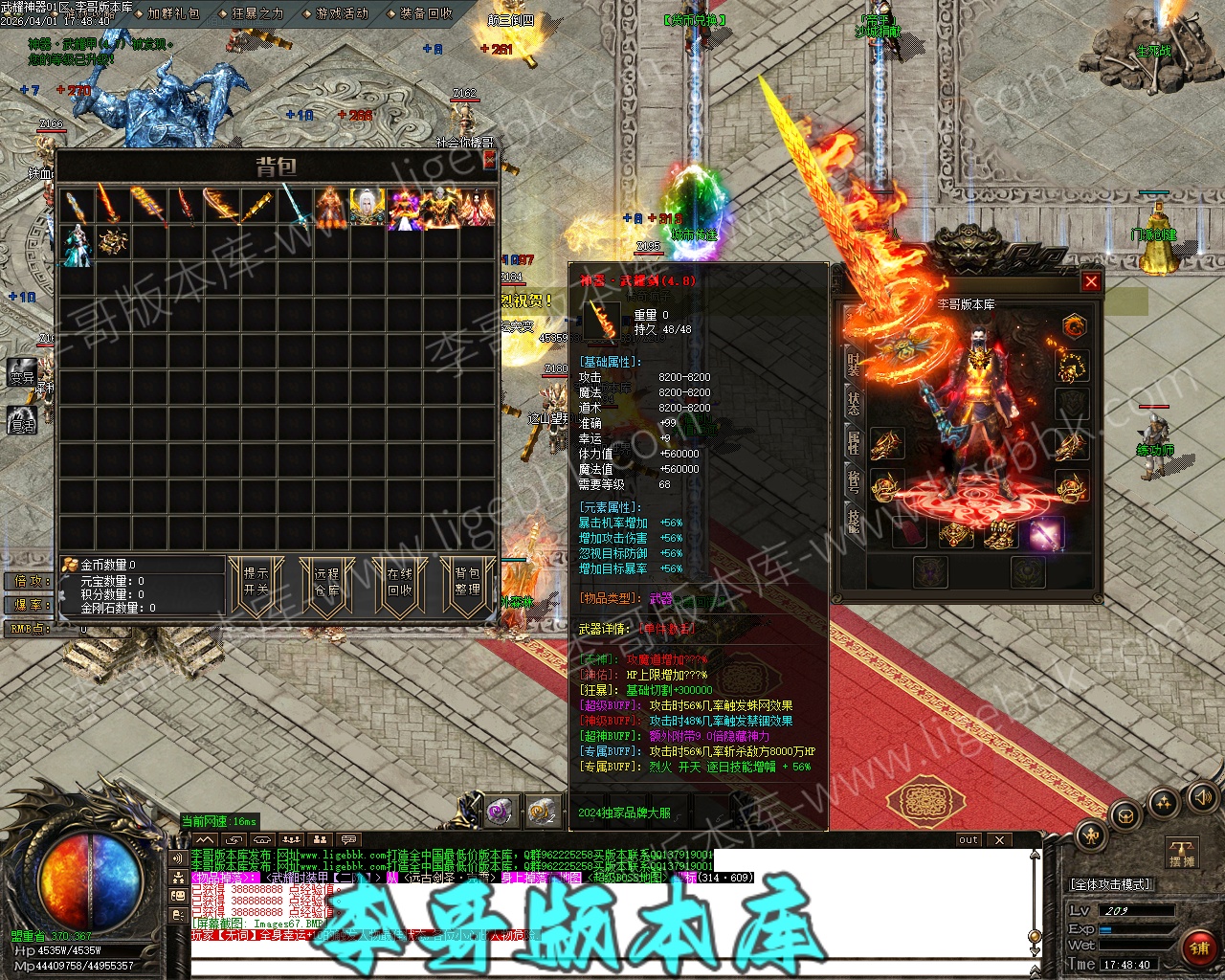Click the 复活 revive side button
This screenshot has height=980, width=1225.
(x=22, y=419)
